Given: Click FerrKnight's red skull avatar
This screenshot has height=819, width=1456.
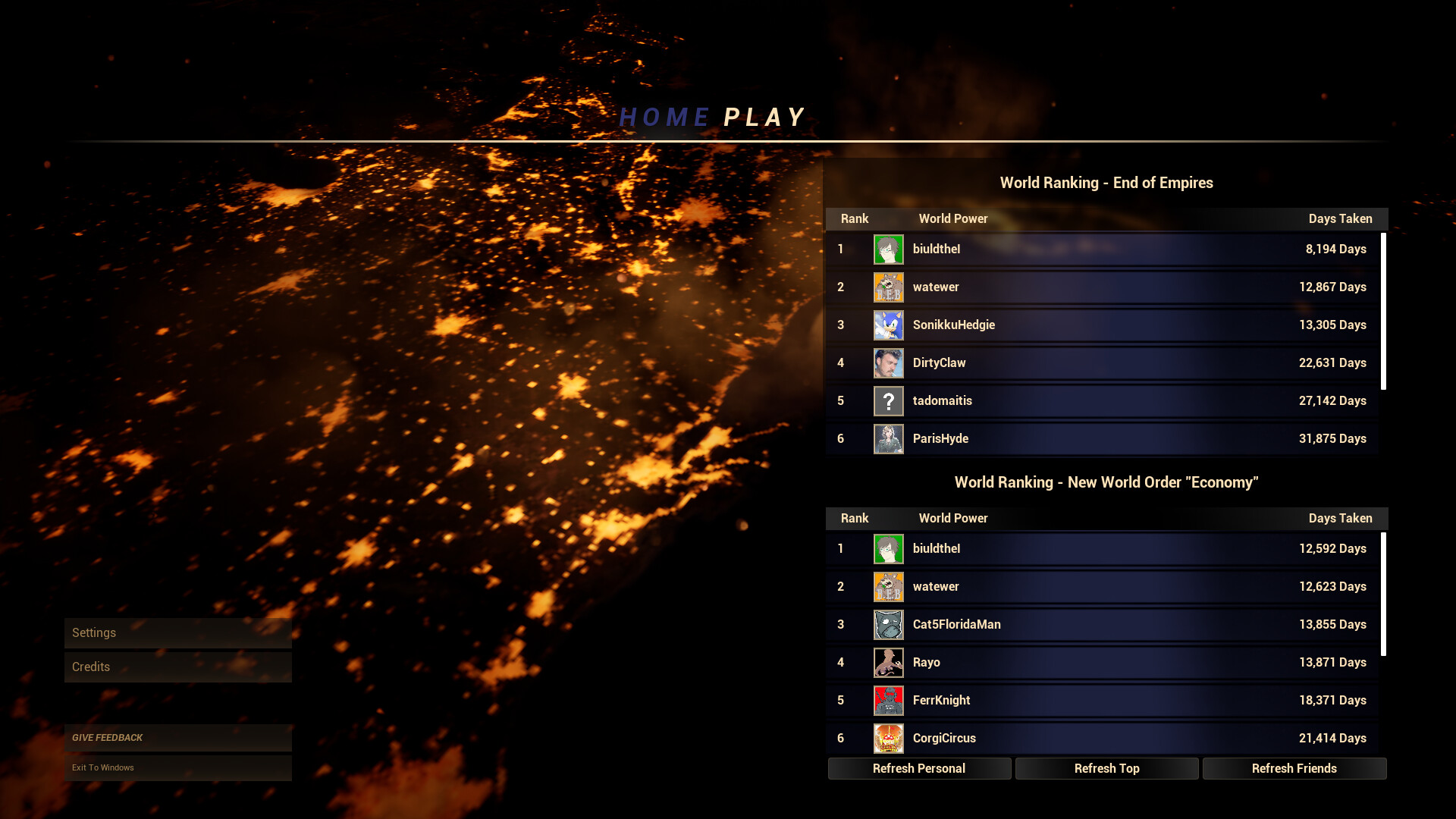Looking at the screenshot, I should [x=888, y=700].
